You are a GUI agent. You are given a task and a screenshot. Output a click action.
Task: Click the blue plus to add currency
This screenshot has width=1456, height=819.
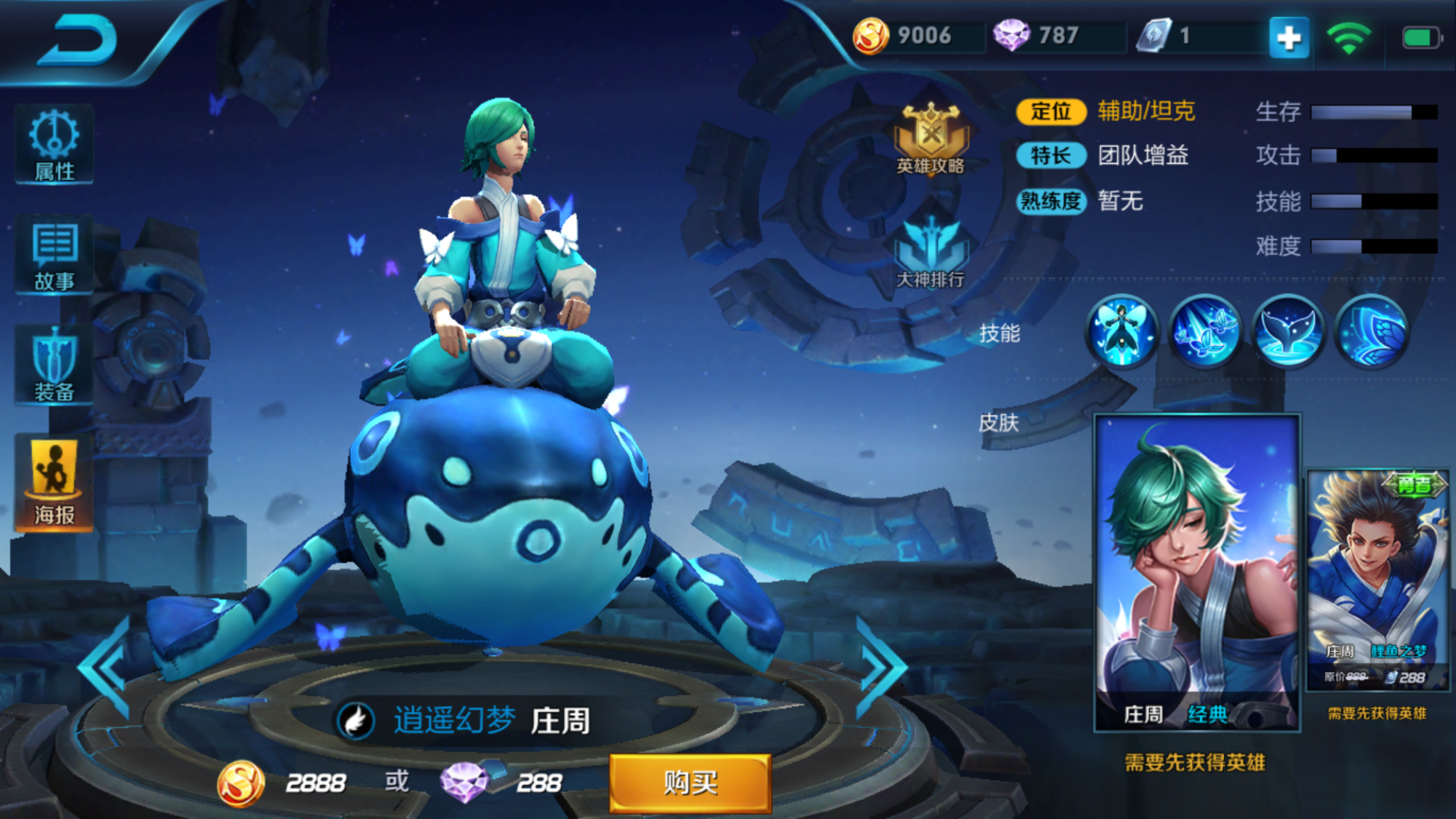pyautogui.click(x=1289, y=37)
